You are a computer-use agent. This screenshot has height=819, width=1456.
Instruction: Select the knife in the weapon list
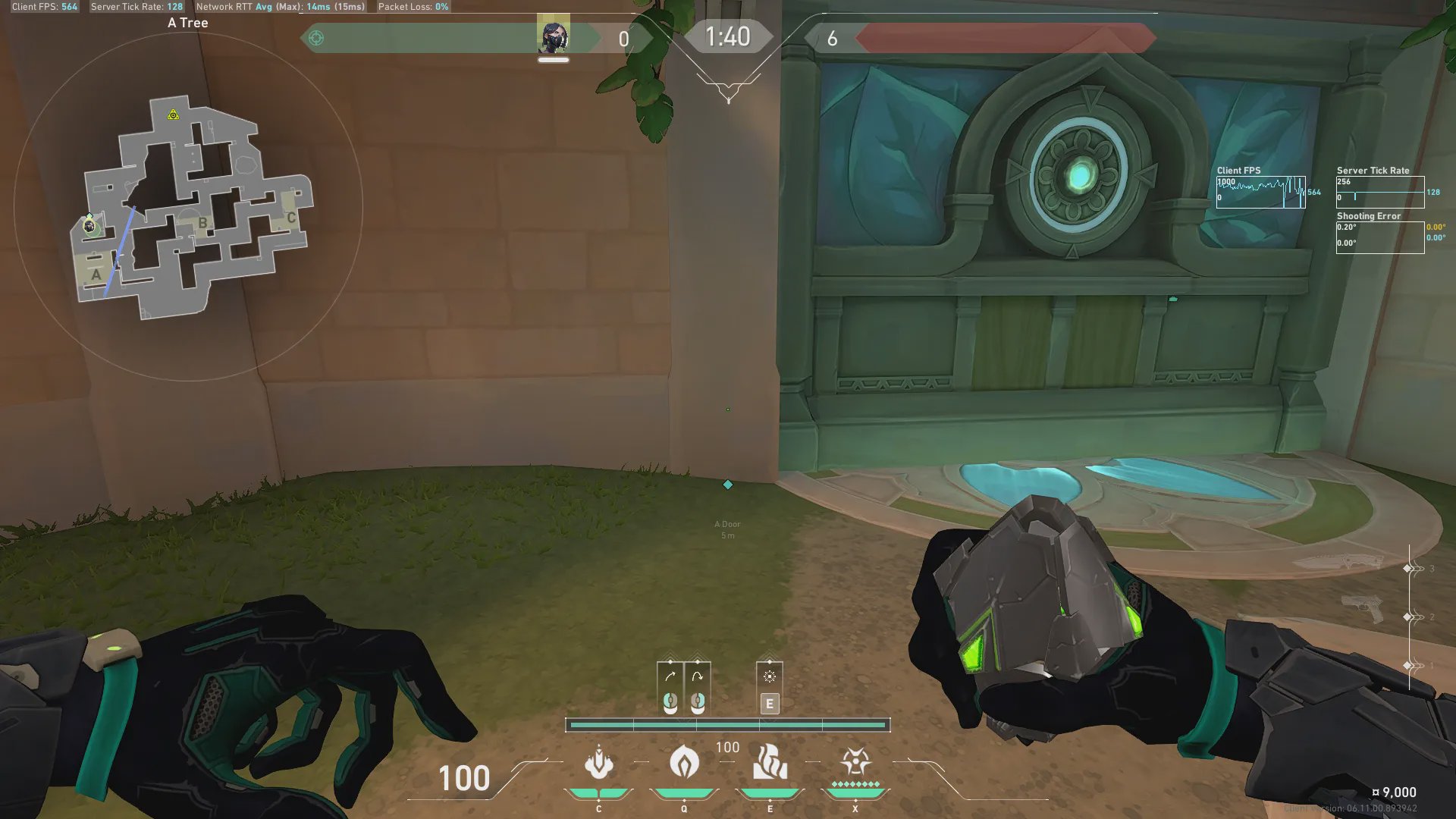[x=1339, y=563]
